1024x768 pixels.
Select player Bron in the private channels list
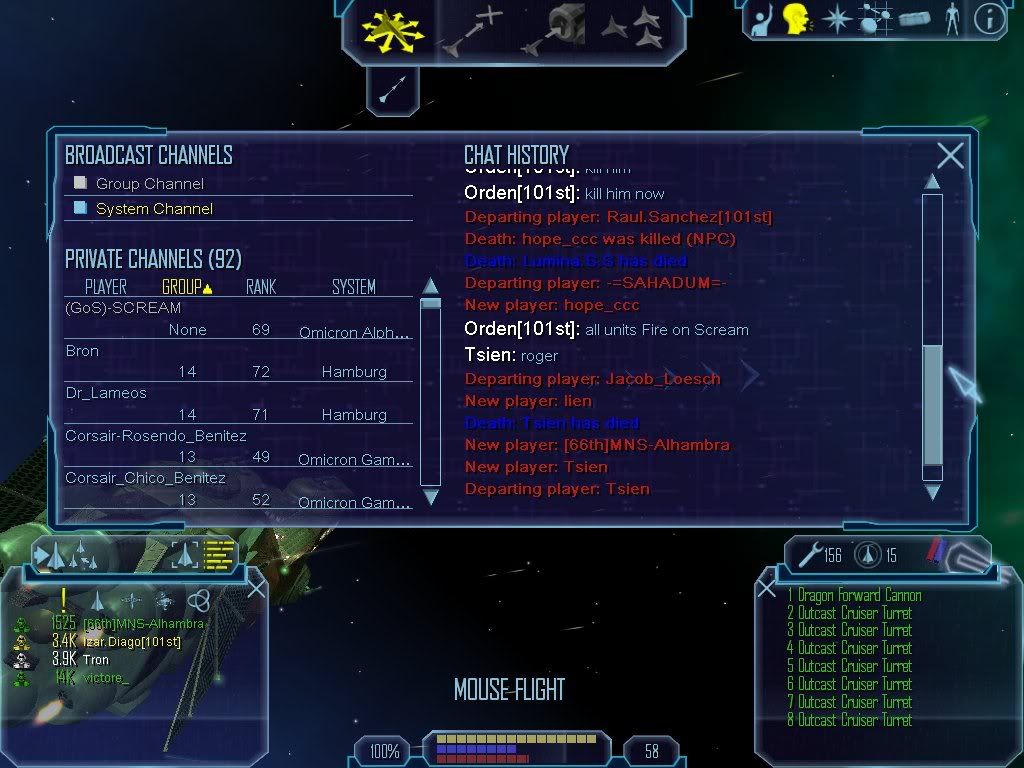click(x=82, y=351)
